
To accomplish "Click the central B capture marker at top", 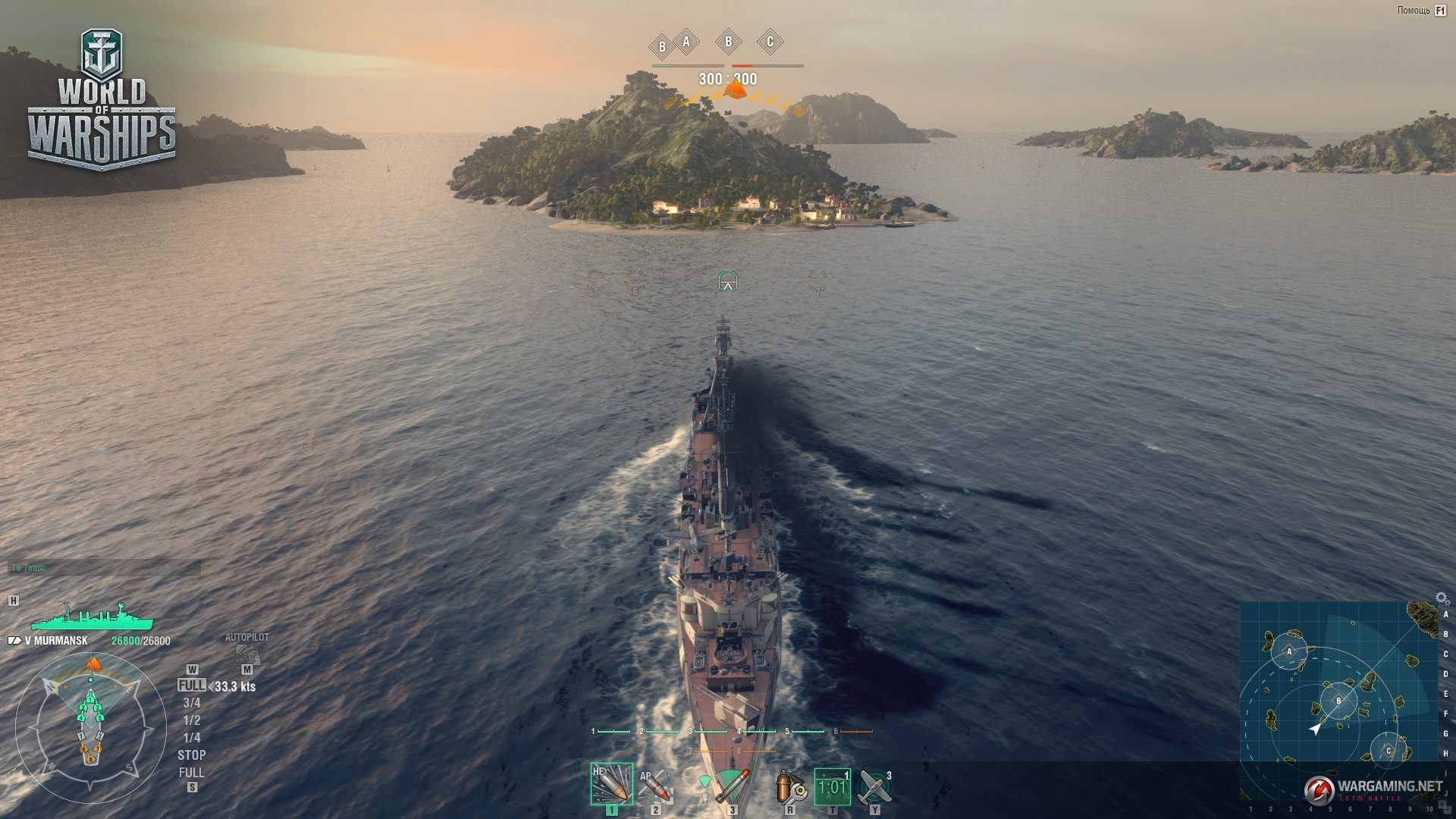I will tap(728, 42).
